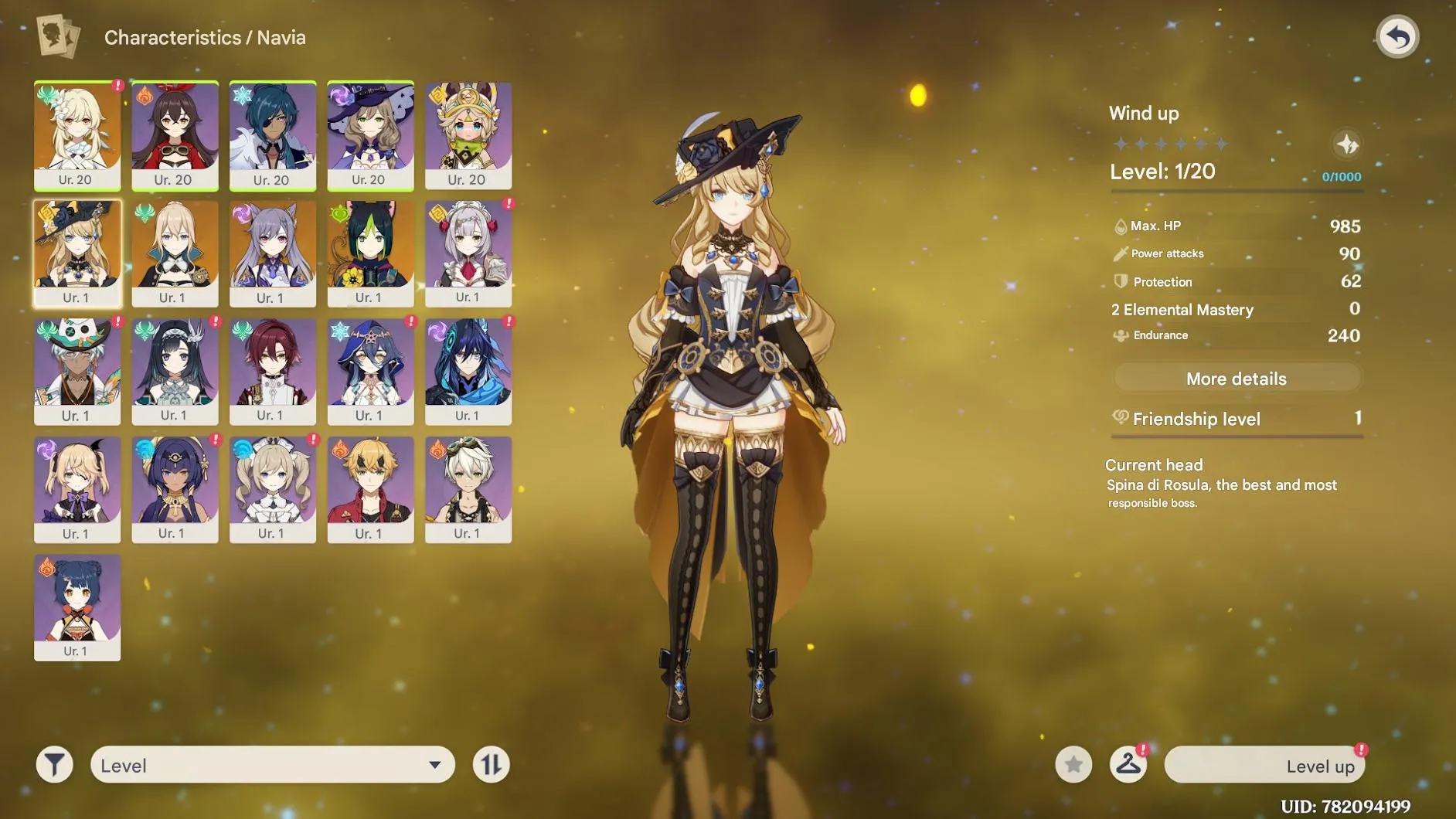
Task: Click the Max. HP droplet icon
Action: [1119, 226]
